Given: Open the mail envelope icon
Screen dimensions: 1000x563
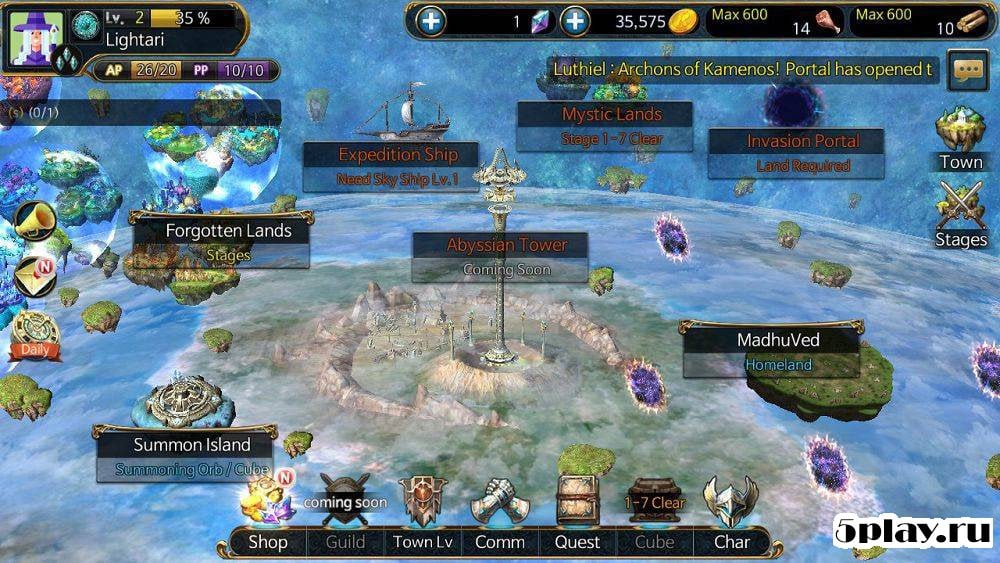Looking at the screenshot, I should point(35,276).
